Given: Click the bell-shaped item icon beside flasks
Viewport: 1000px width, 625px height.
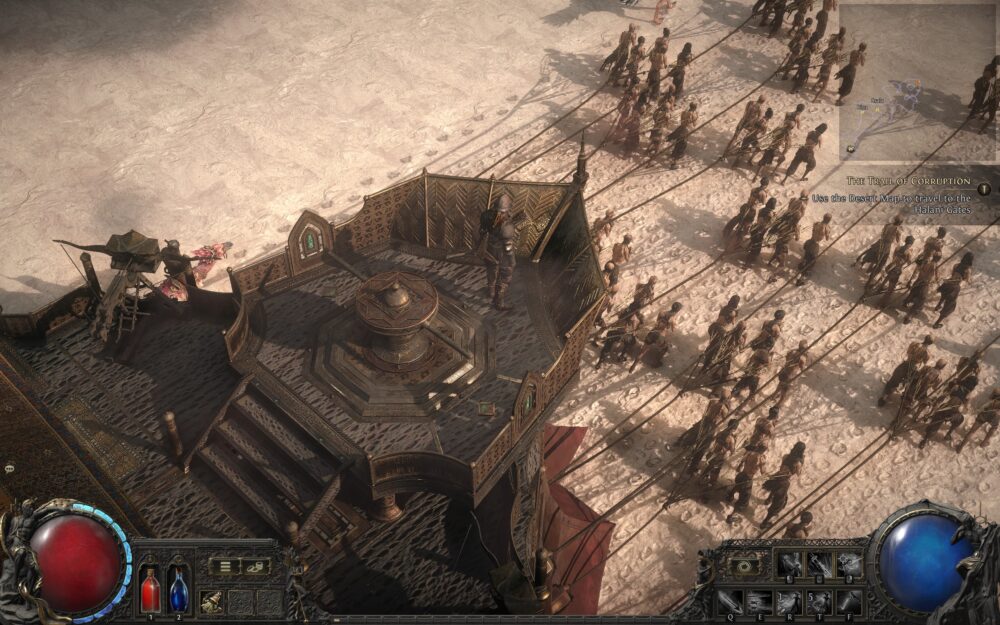Looking at the screenshot, I should (212, 600).
